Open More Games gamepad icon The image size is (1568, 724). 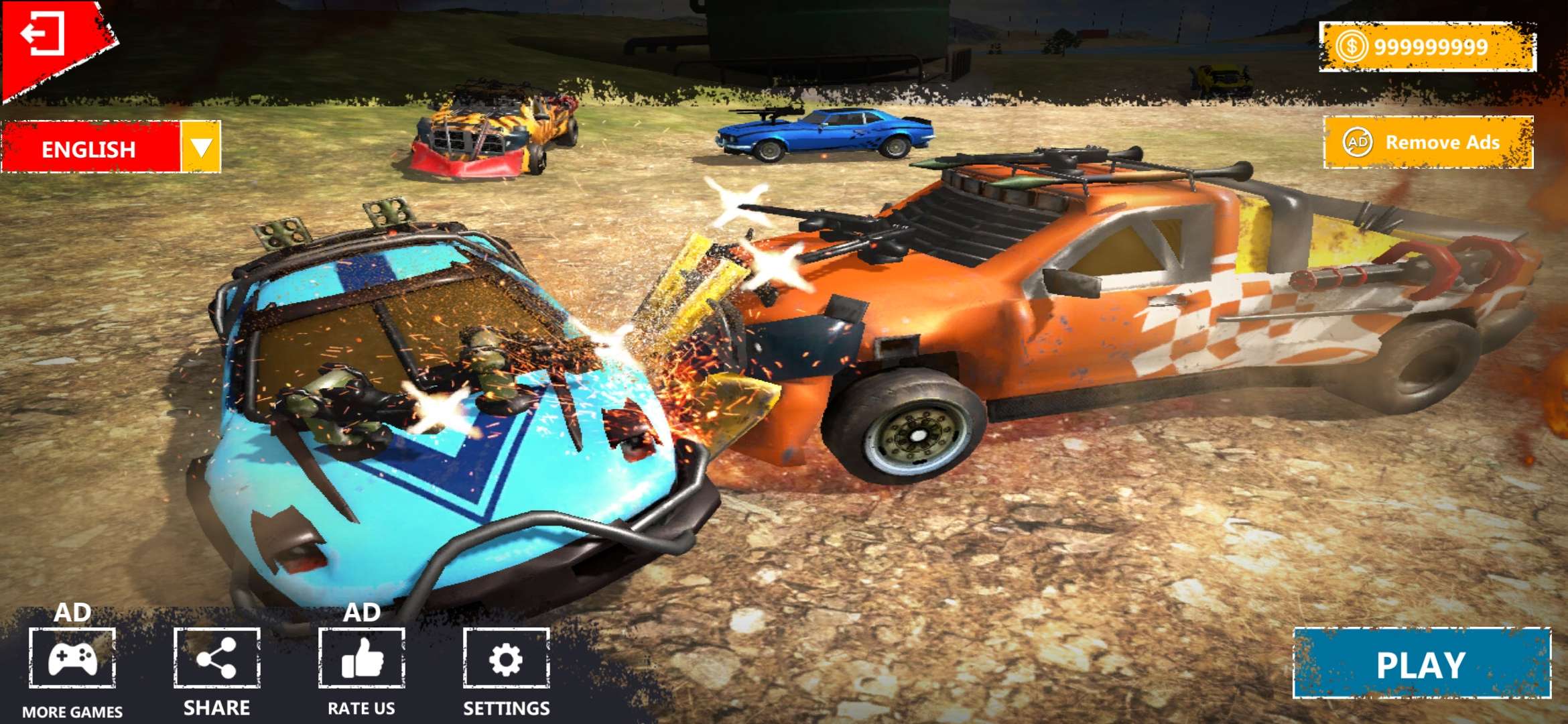point(72,659)
